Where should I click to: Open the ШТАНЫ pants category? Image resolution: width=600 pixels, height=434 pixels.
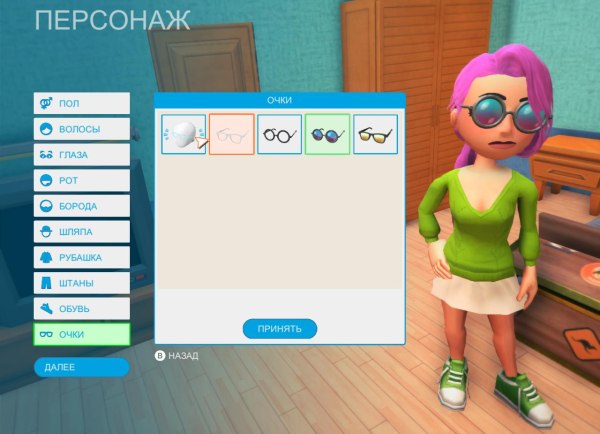tap(82, 283)
